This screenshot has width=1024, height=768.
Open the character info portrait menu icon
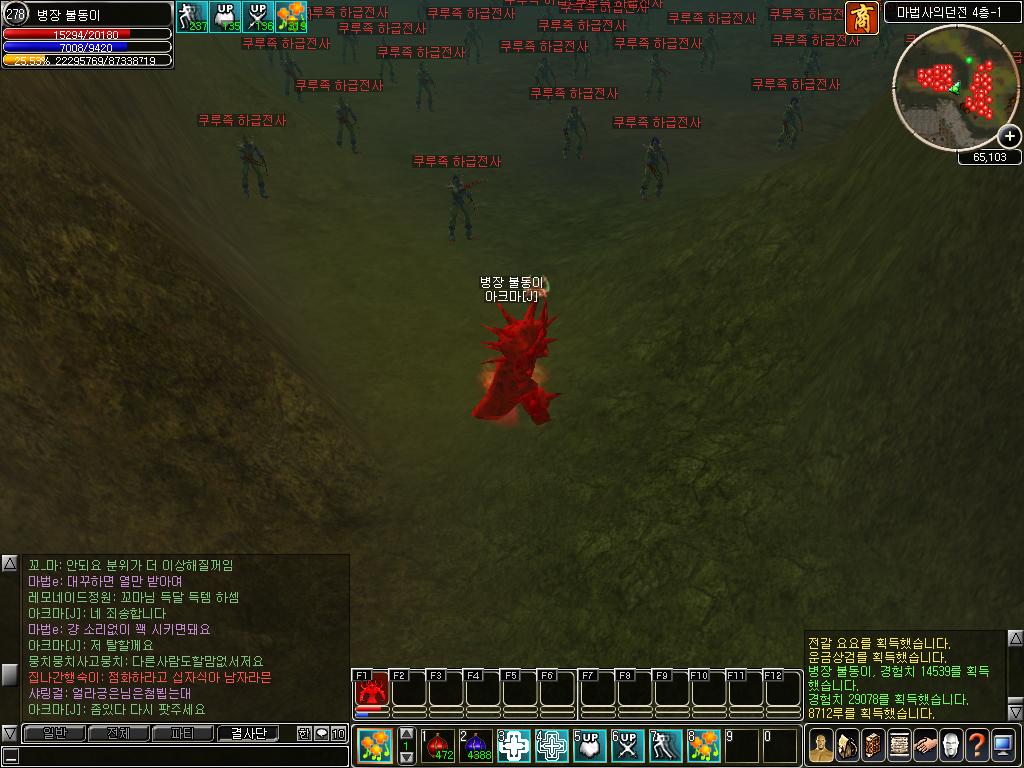[821, 745]
